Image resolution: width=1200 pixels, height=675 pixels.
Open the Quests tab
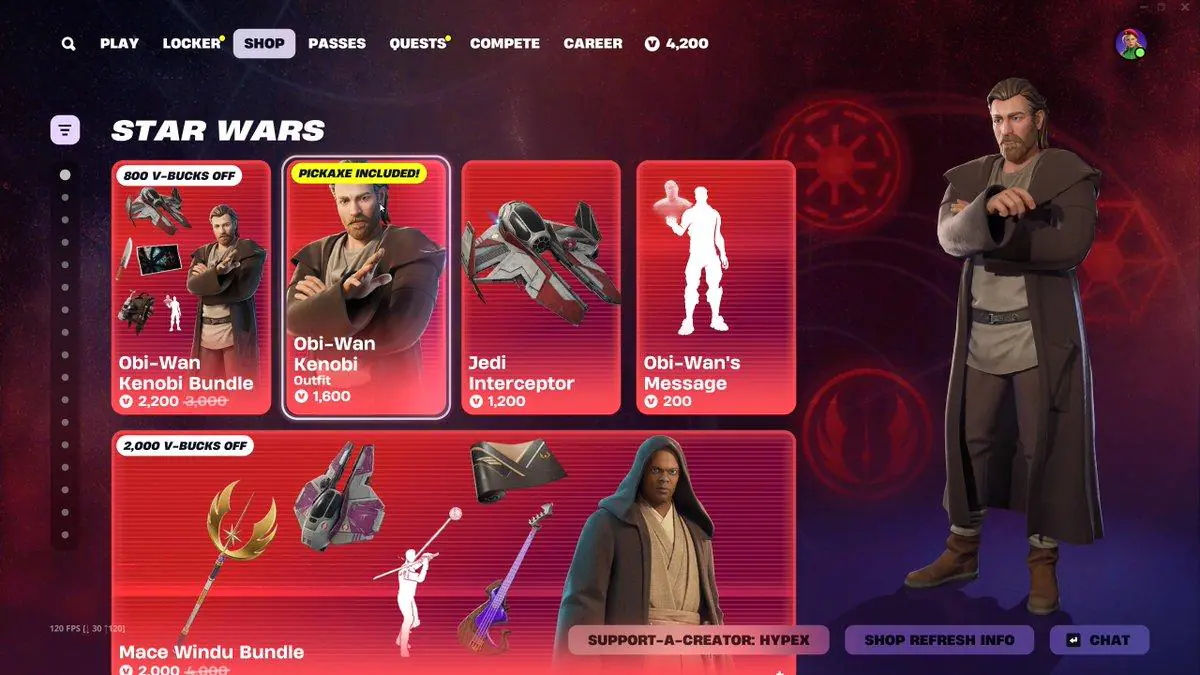click(x=417, y=44)
